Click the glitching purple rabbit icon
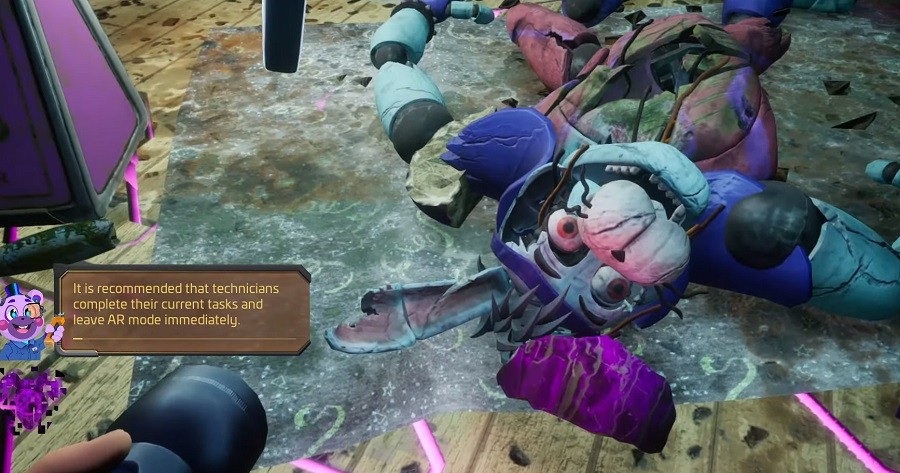The height and width of the screenshot is (473, 900). 30,398
